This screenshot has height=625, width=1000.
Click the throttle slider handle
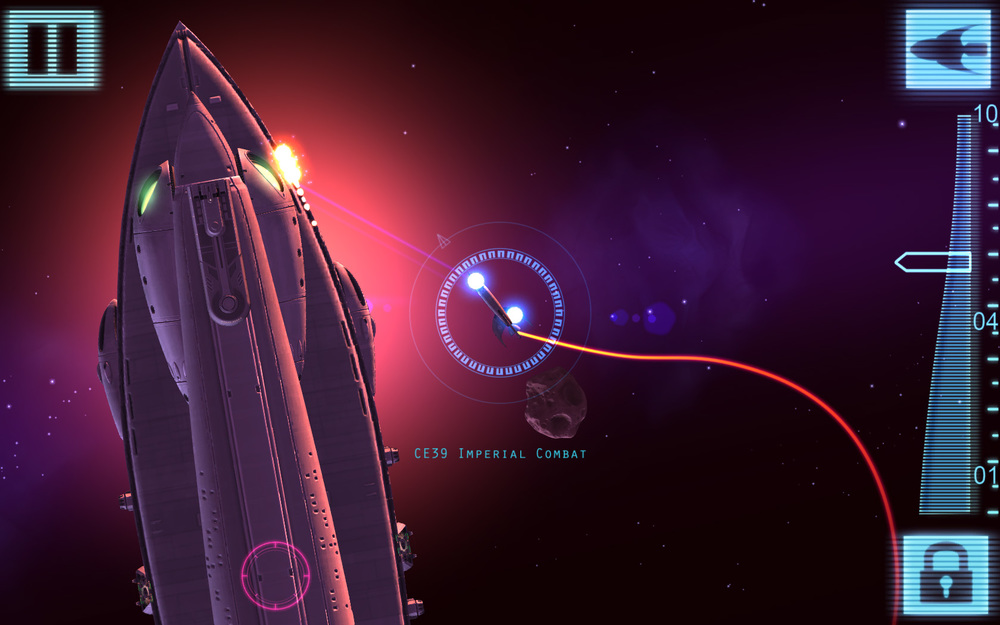tap(933, 262)
